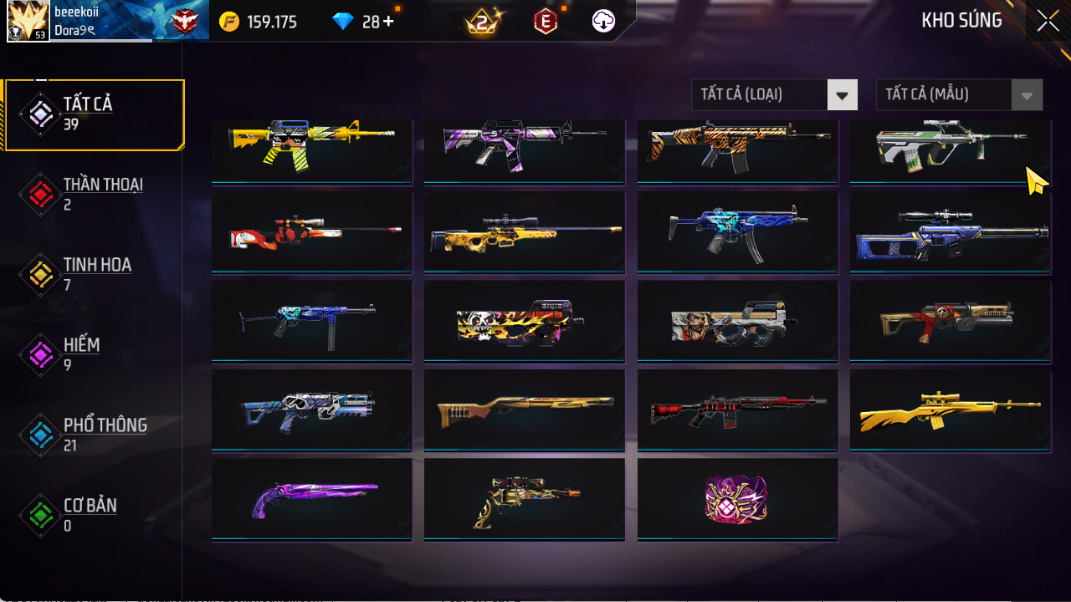Pick the purple double-barrel shotgun skin

[311, 499]
